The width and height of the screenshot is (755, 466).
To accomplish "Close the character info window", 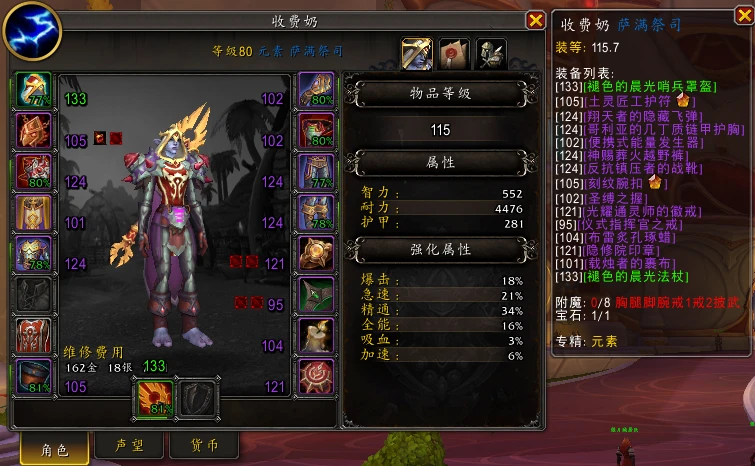I will pos(535,20).
